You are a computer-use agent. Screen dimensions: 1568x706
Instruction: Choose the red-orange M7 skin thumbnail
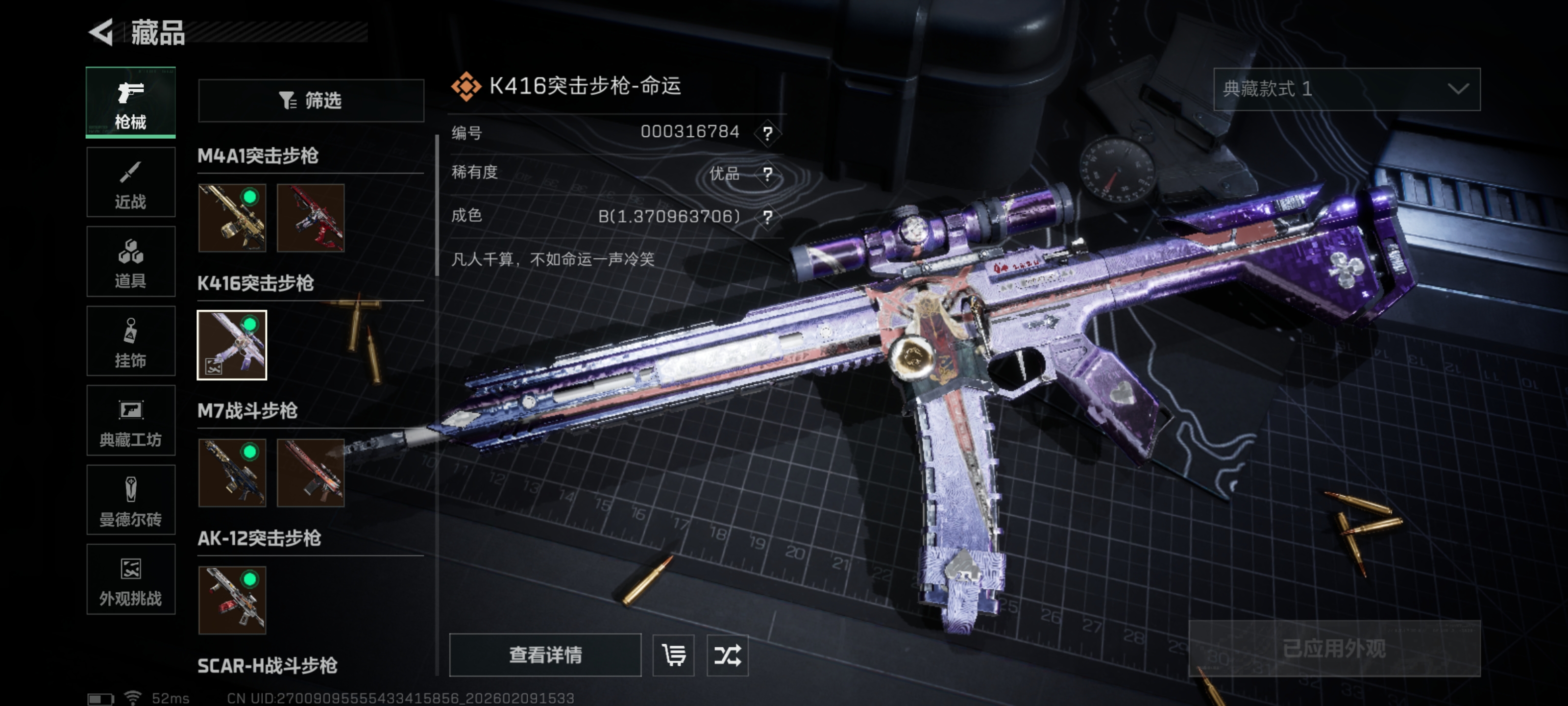point(311,473)
